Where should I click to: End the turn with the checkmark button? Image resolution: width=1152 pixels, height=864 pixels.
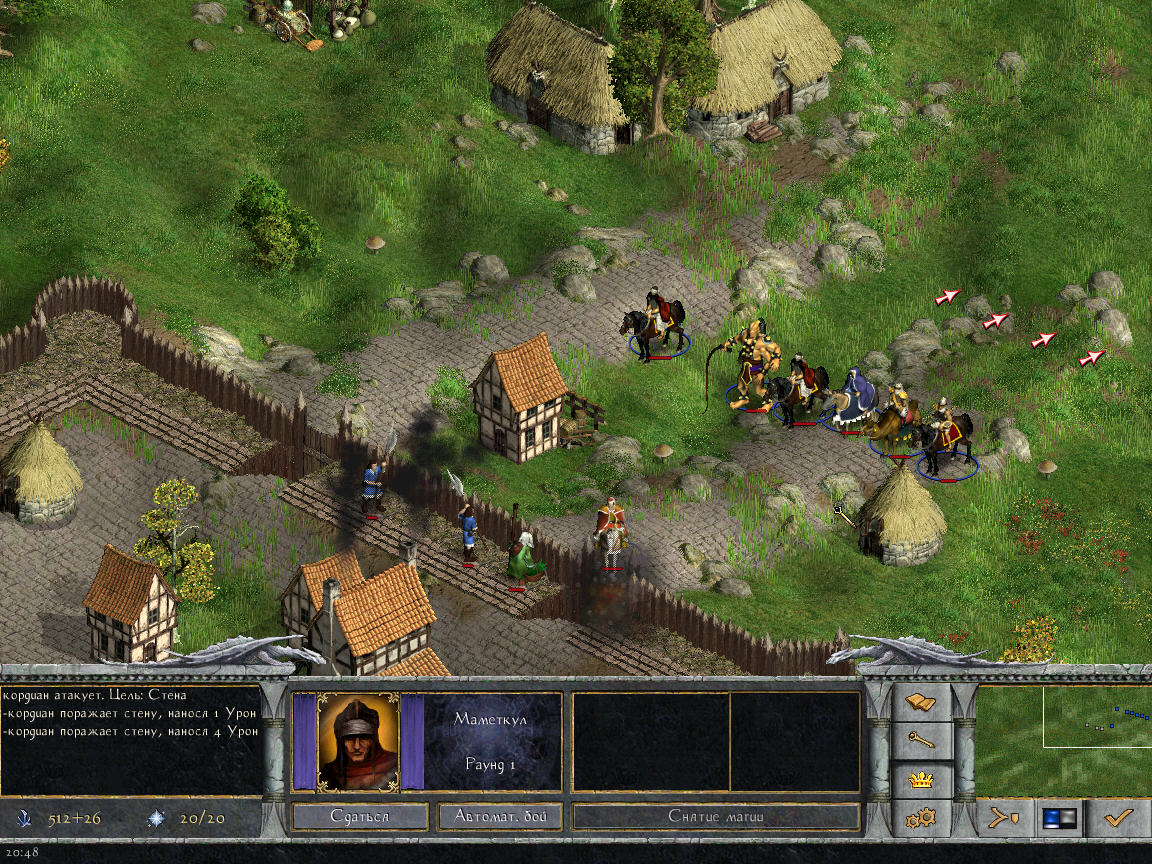tap(1117, 818)
